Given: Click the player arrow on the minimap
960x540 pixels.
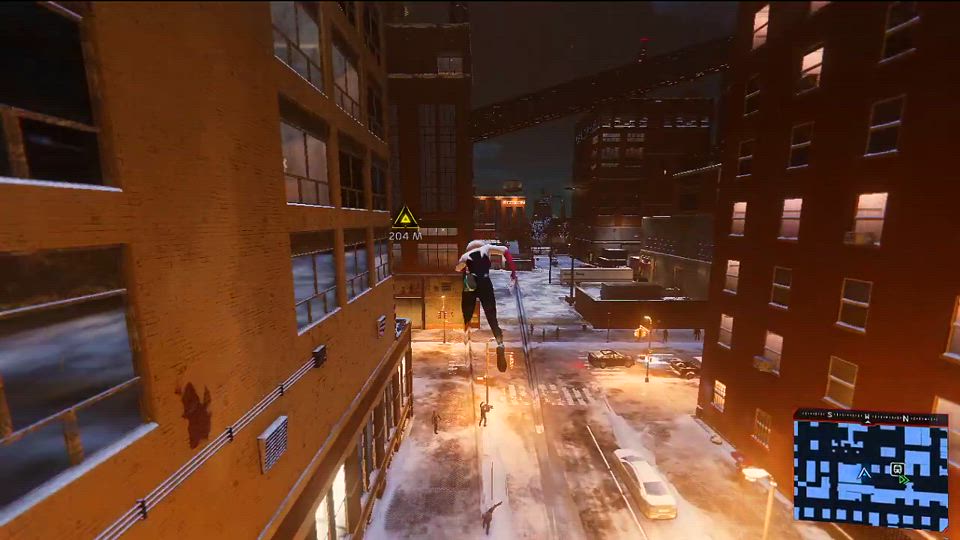Looking at the screenshot, I should pos(864,473).
